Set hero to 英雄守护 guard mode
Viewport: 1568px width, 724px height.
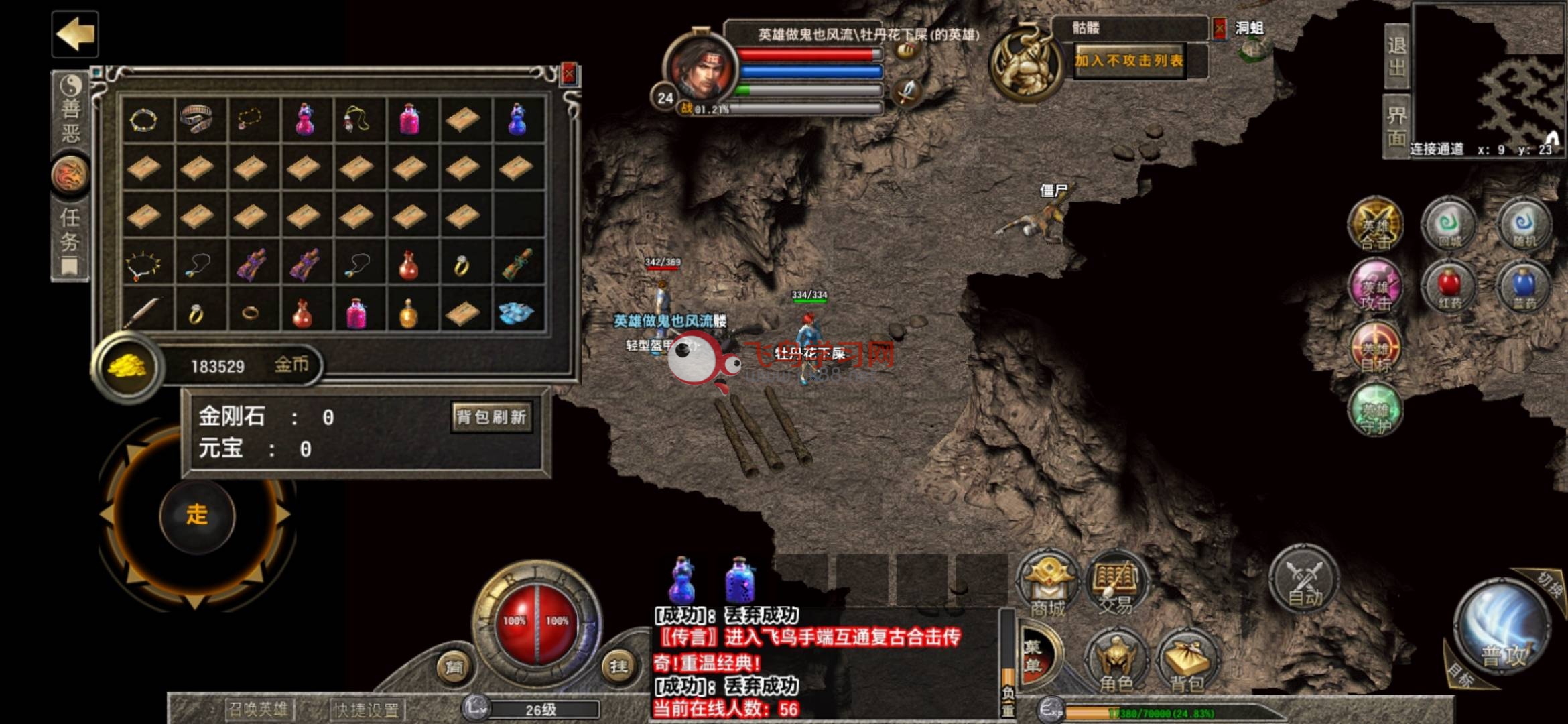(x=1375, y=410)
